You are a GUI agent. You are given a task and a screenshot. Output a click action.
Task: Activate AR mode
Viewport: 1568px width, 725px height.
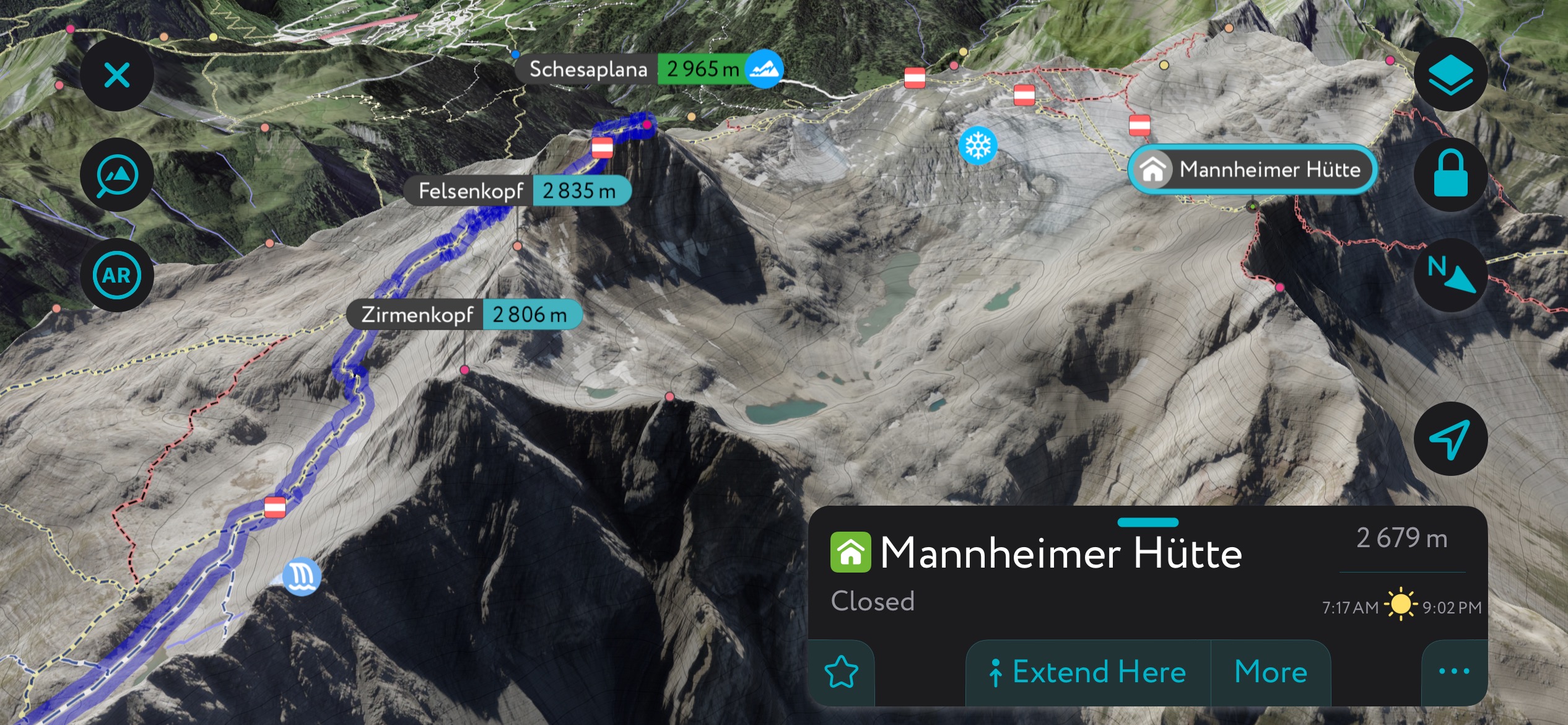(x=116, y=275)
